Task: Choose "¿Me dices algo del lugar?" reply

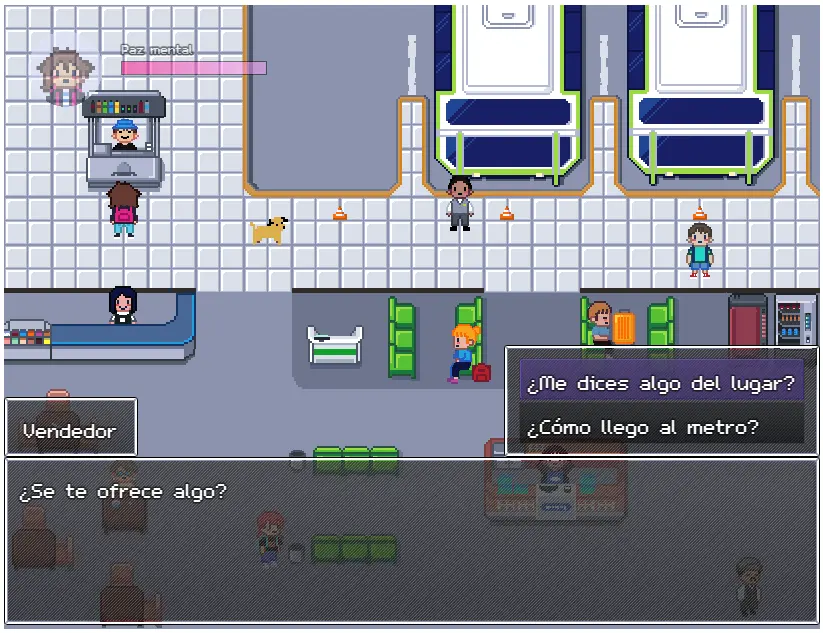Action: click(661, 382)
